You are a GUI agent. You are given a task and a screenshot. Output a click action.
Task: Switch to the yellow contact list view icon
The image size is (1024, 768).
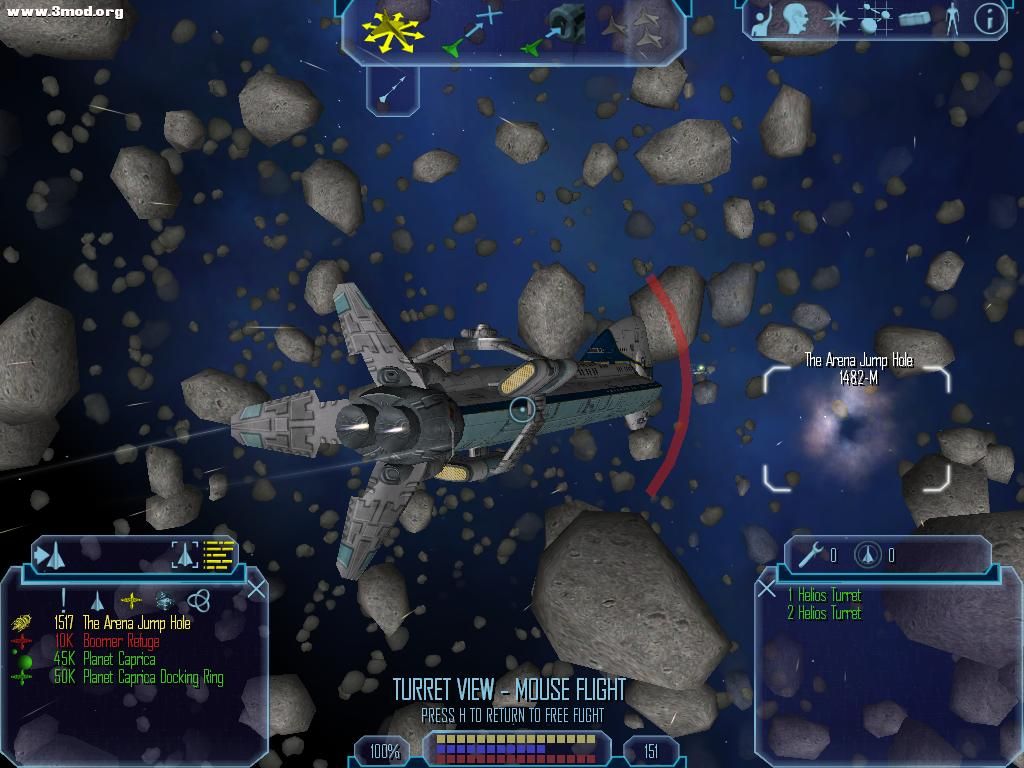(x=218, y=554)
